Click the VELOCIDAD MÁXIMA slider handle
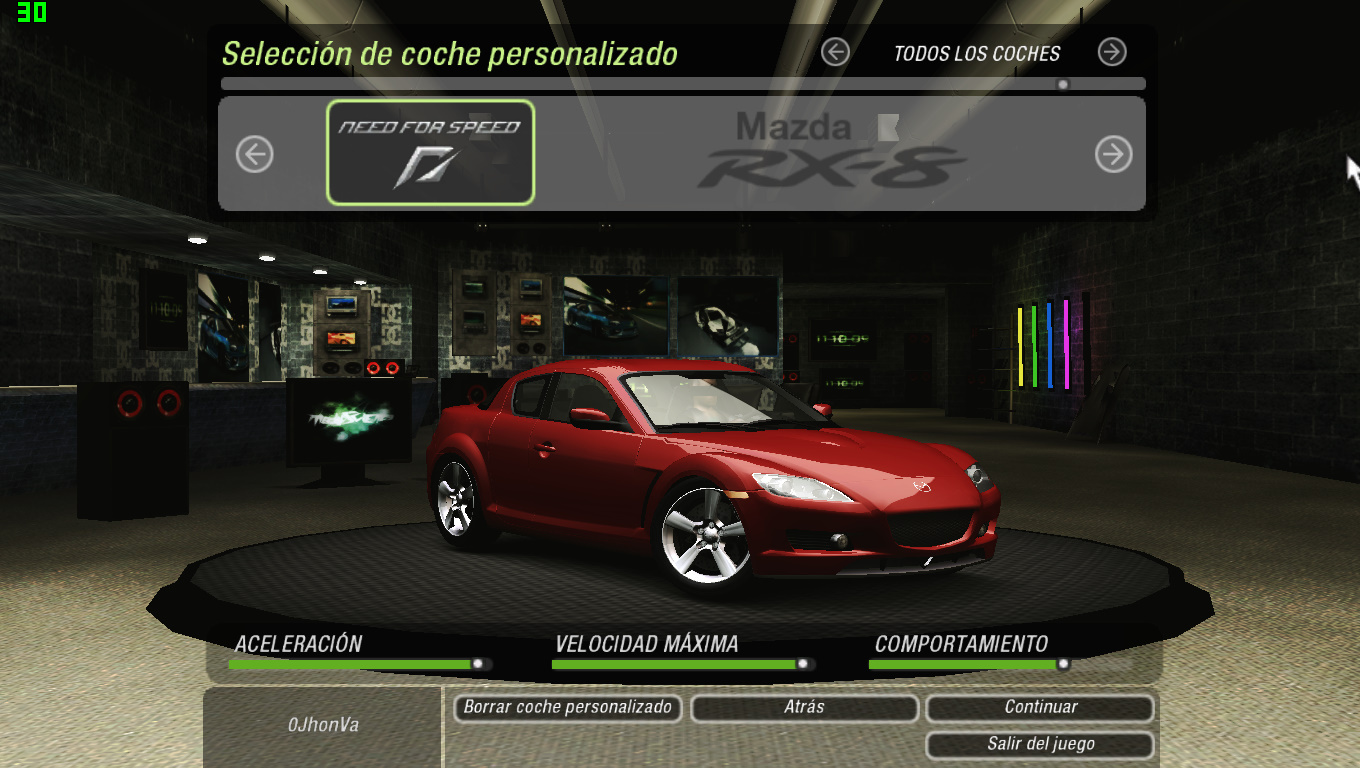The height and width of the screenshot is (768, 1360). (x=802, y=662)
